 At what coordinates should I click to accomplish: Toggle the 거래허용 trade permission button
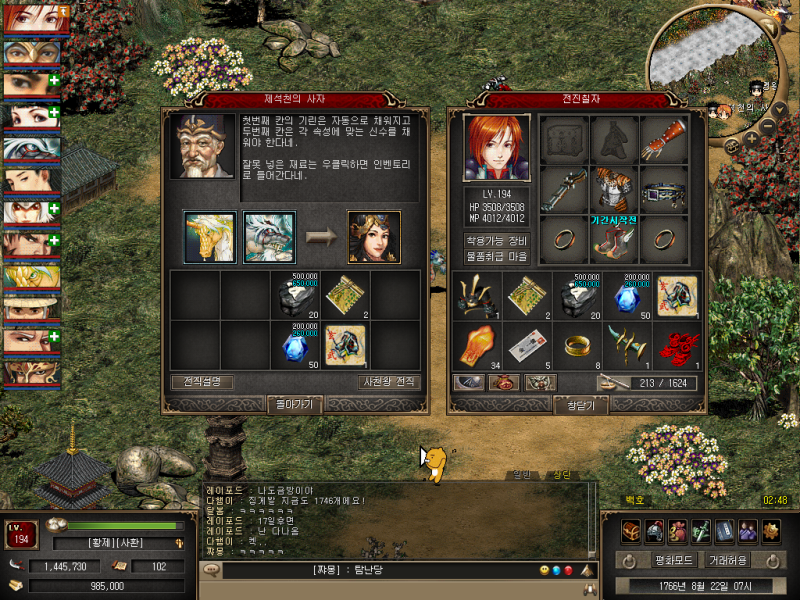point(732,560)
